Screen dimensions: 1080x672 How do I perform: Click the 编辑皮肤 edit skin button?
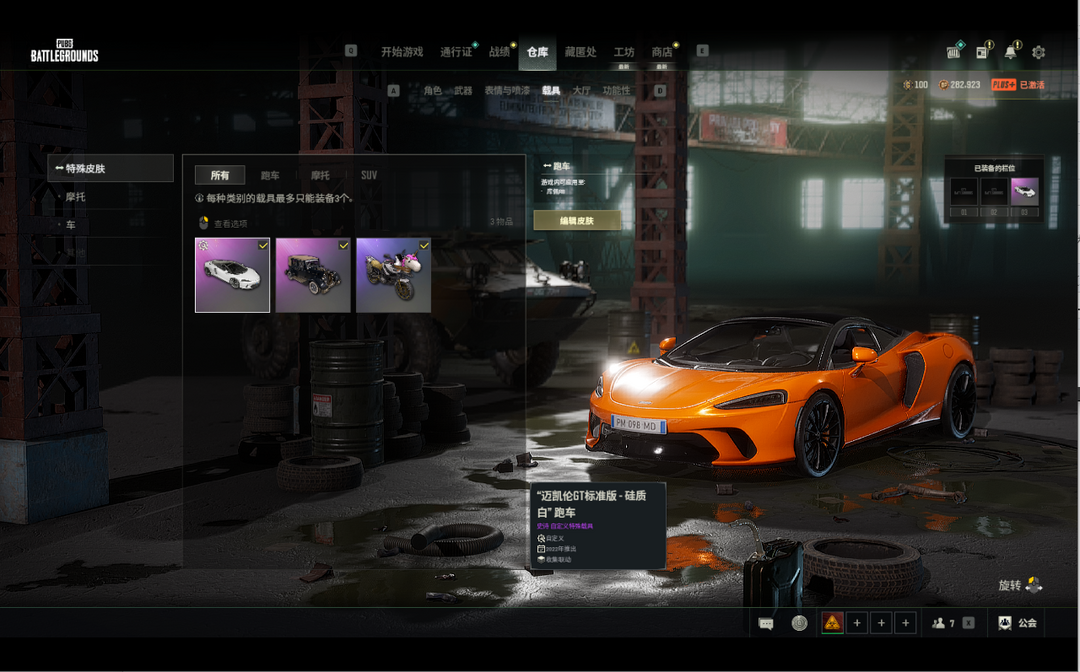[x=577, y=220]
